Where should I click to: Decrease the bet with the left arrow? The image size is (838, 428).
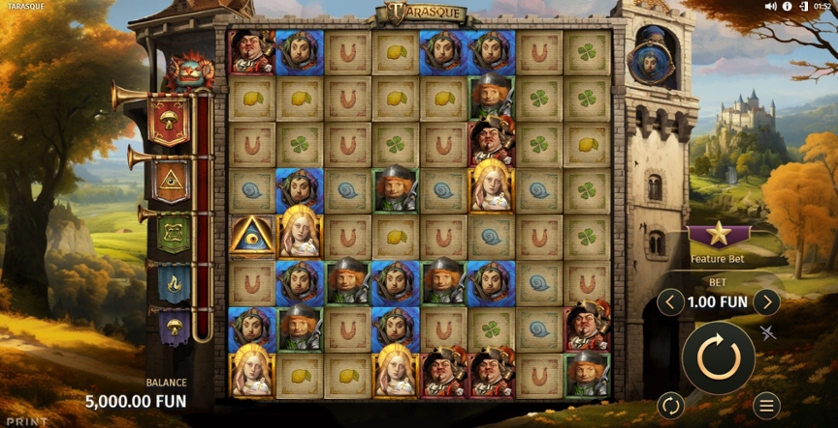671,302
